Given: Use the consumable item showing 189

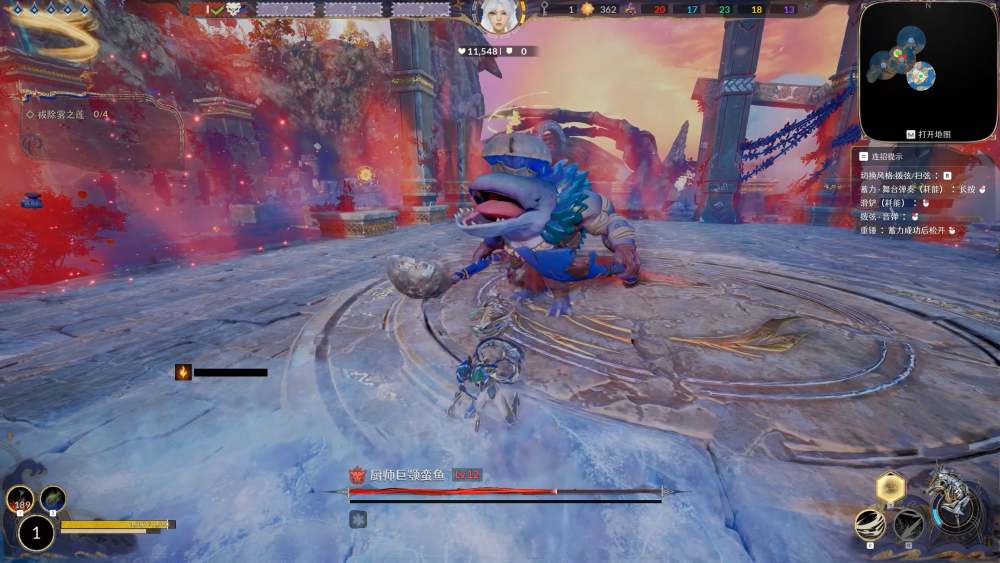Looking at the screenshot, I should (20, 498).
